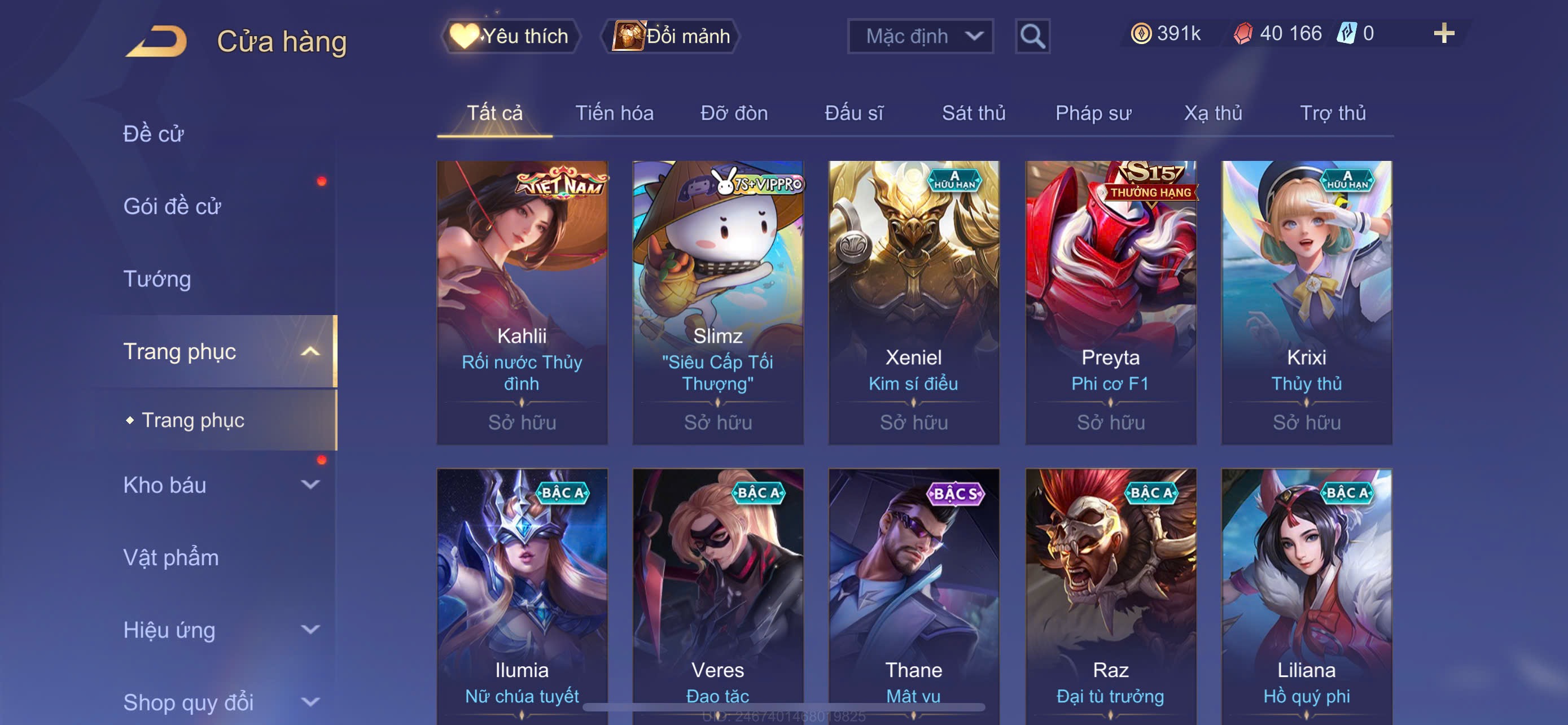This screenshot has height=725, width=1568.
Task: Open the Yêu thích favorites list
Action: 510,37
